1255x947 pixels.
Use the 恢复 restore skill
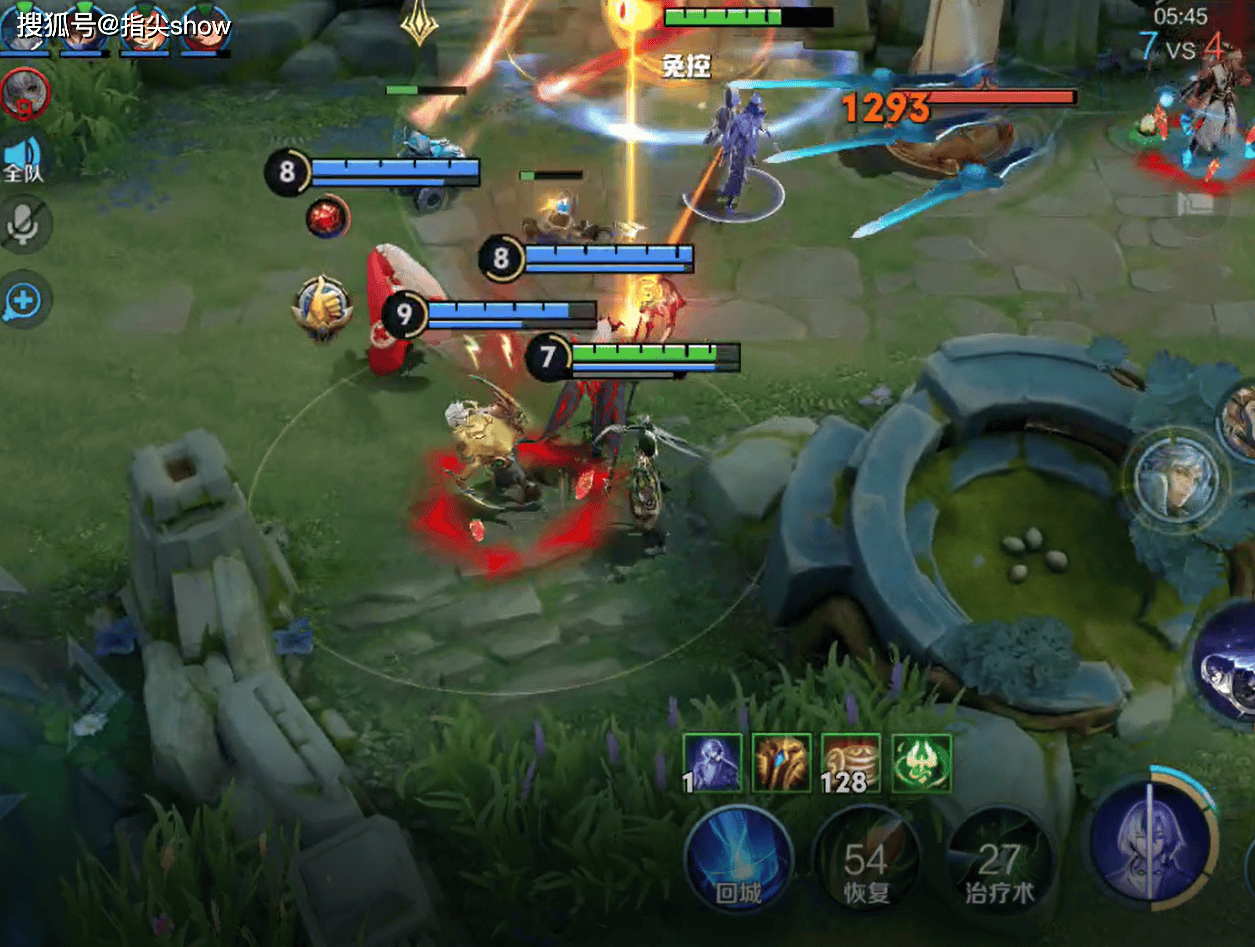click(x=866, y=860)
